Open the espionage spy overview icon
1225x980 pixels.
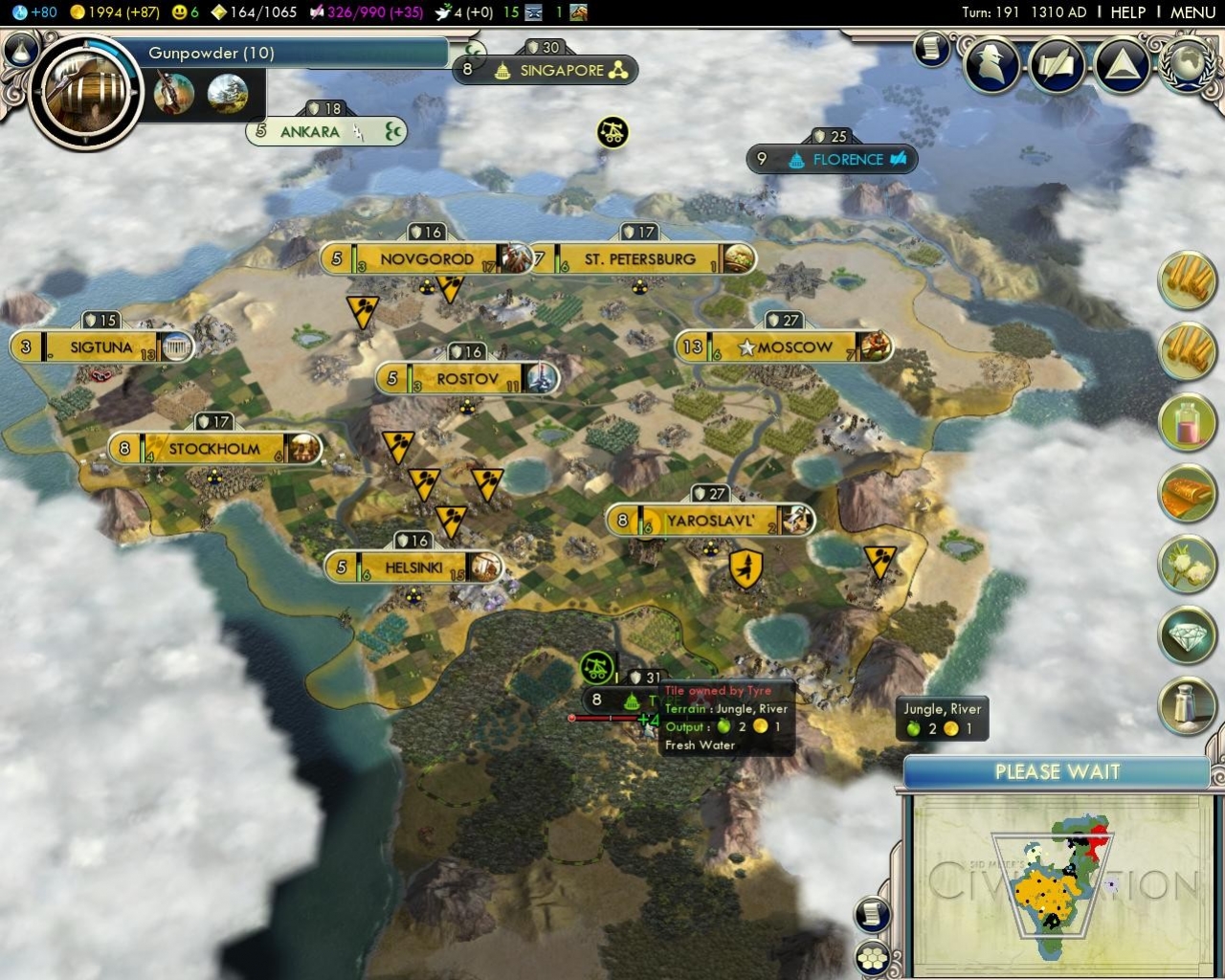point(991,64)
